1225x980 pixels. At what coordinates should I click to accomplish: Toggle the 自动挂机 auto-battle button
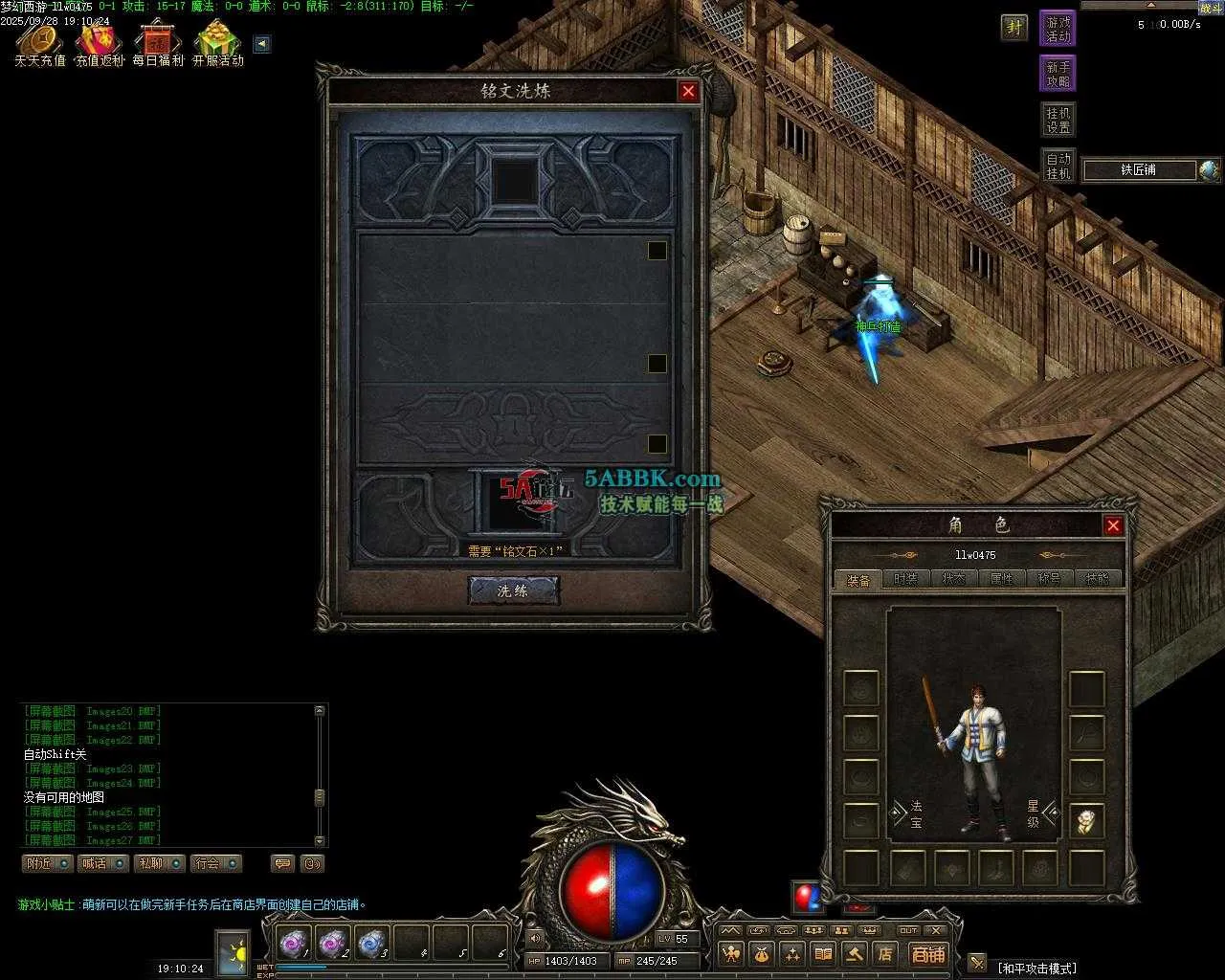coord(1058,166)
